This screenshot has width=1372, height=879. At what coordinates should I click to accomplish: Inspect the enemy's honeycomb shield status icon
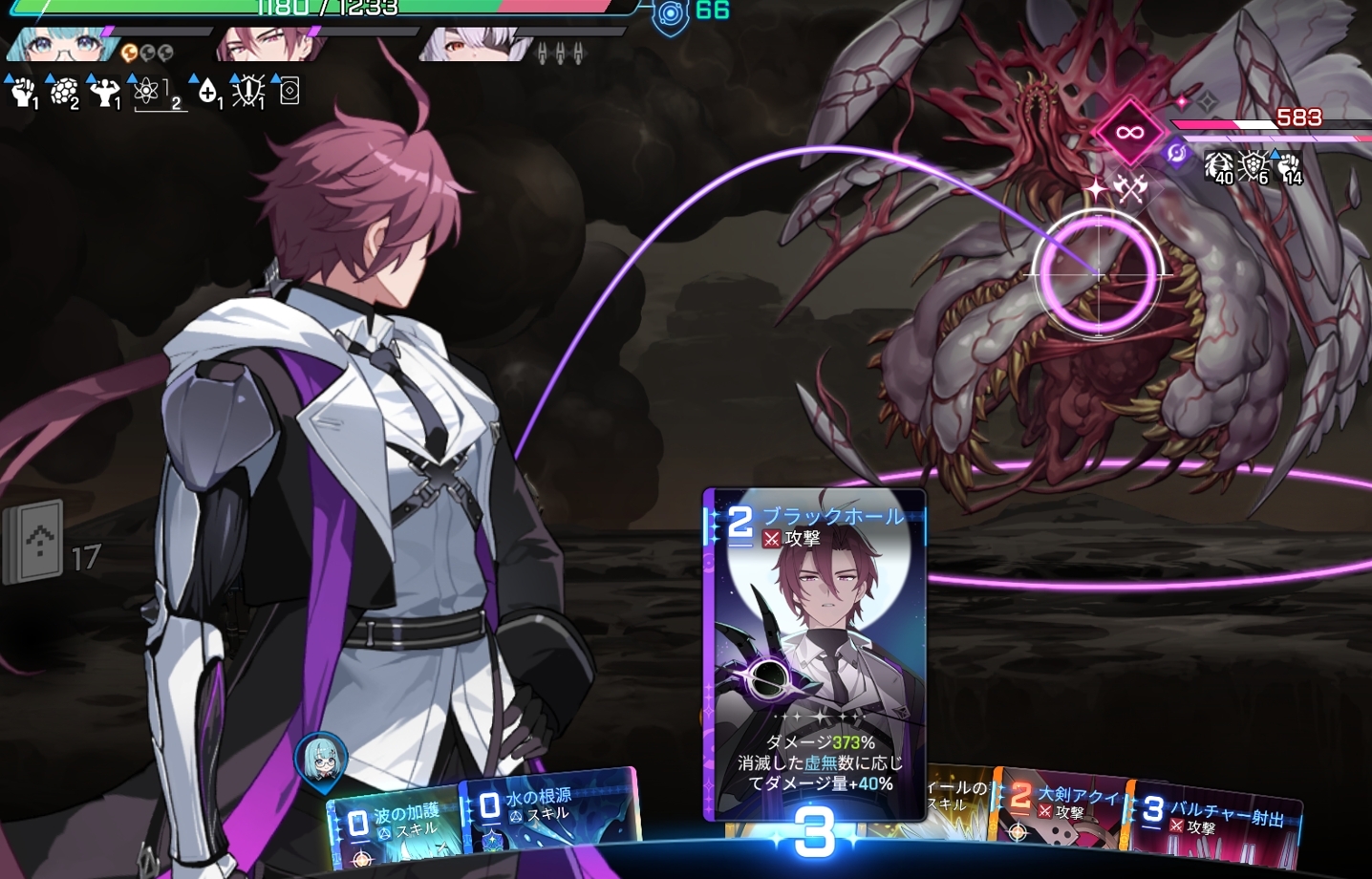click(1254, 167)
